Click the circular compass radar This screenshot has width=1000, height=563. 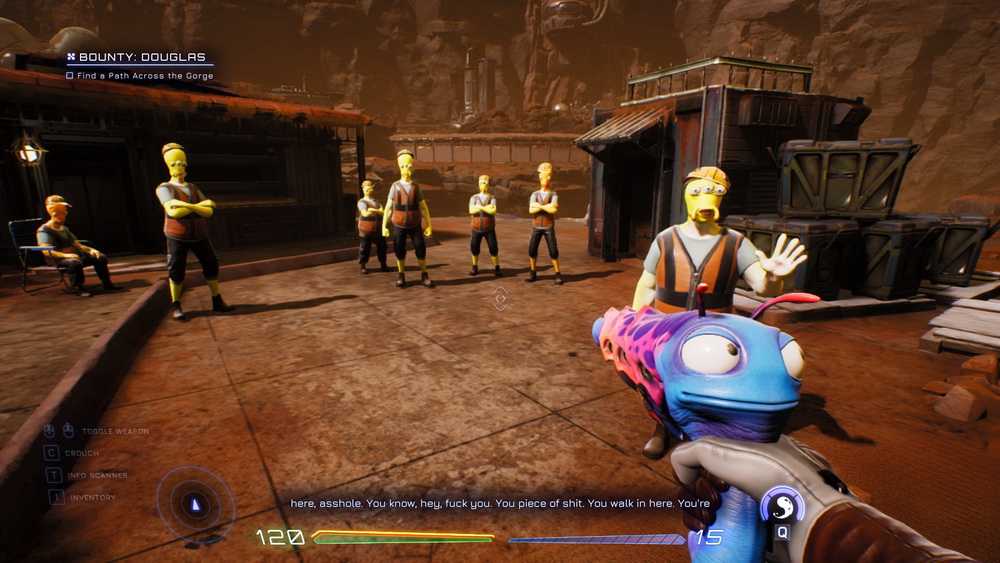coord(195,505)
